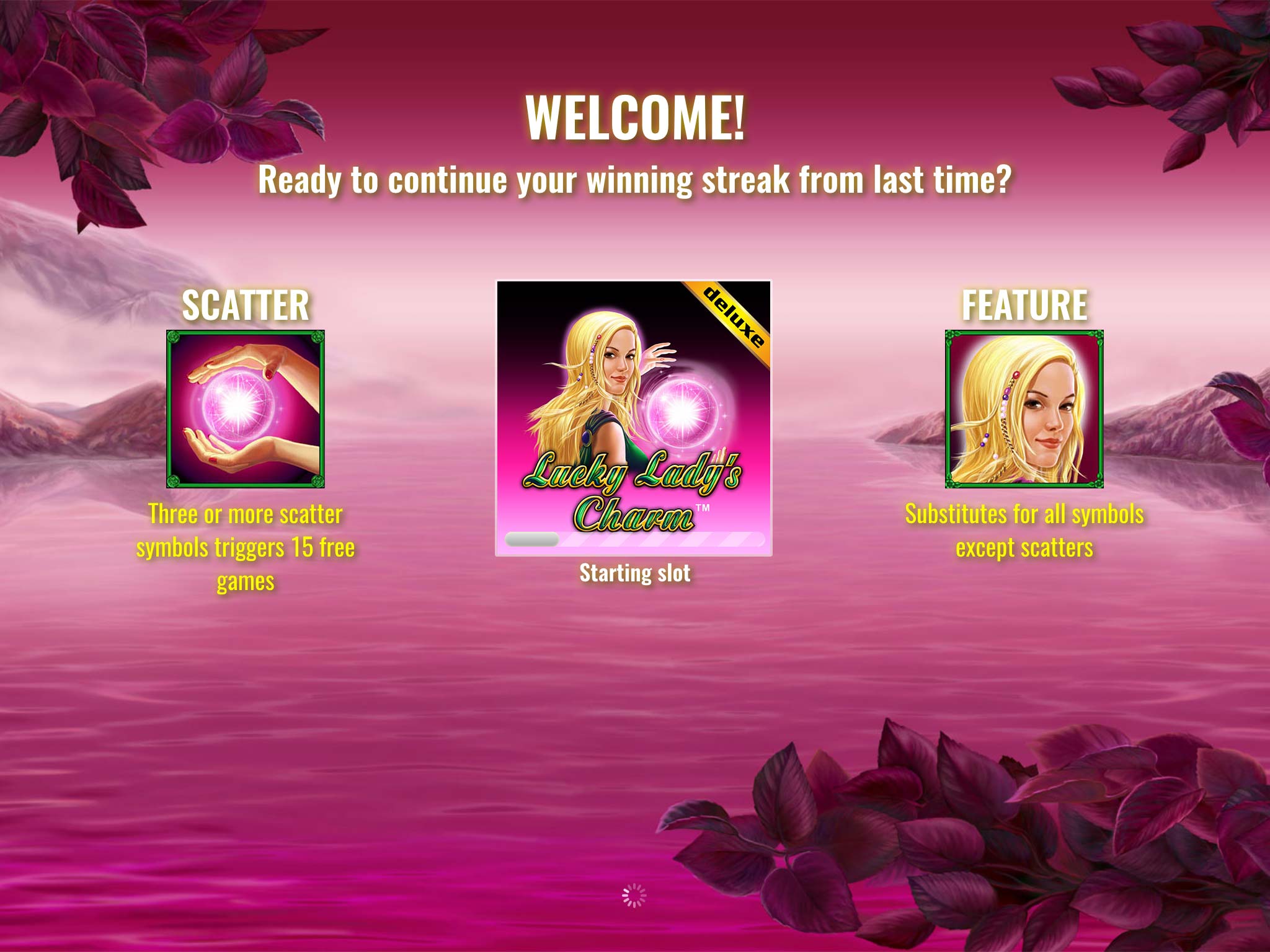1270x952 pixels.
Task: Click the Feature blonde lady symbol
Action: (1024, 409)
